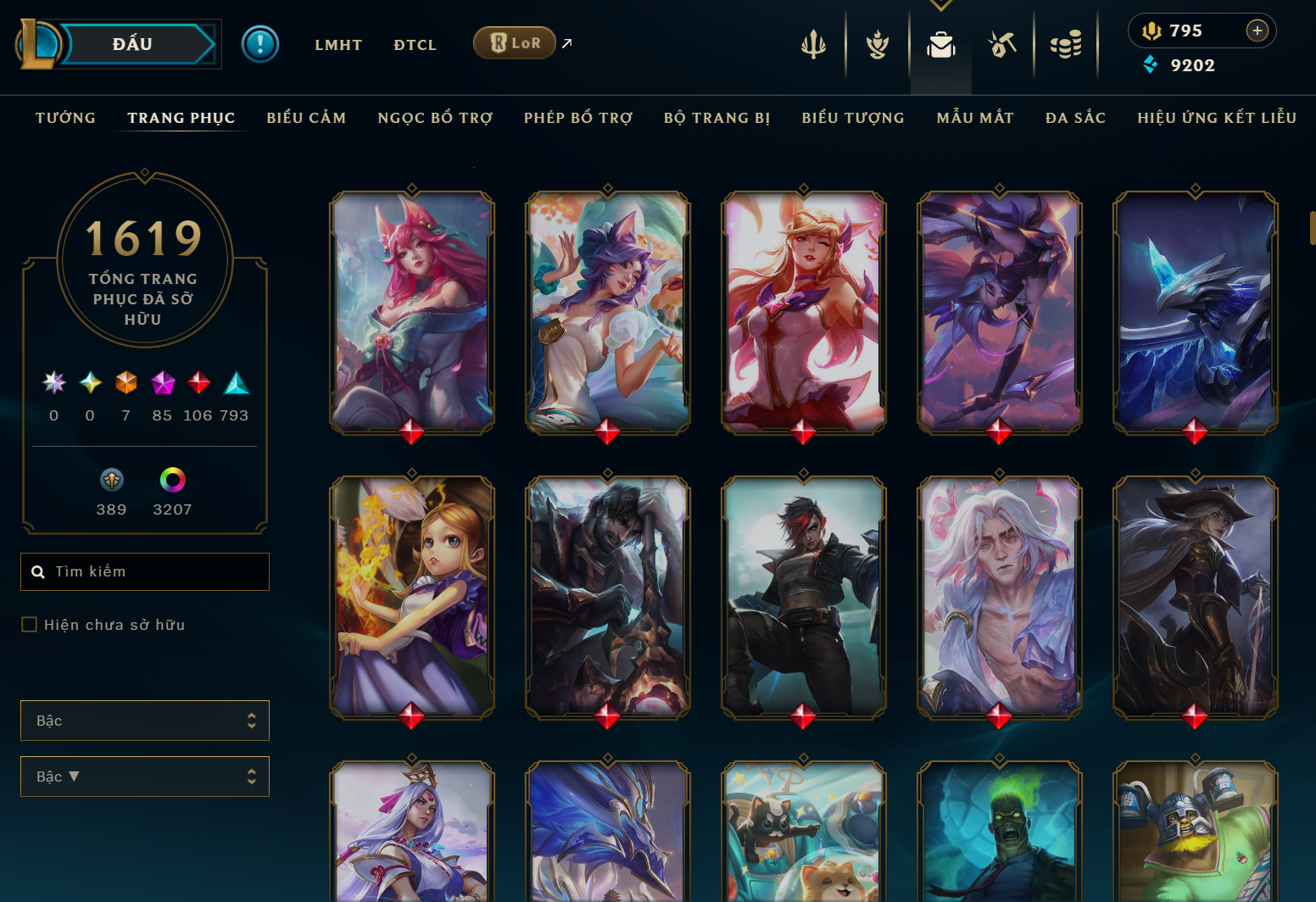Check the 'Hiện chưa sở hữu' checkbox
Screen dimensions: 1316x902
[x=28, y=624]
